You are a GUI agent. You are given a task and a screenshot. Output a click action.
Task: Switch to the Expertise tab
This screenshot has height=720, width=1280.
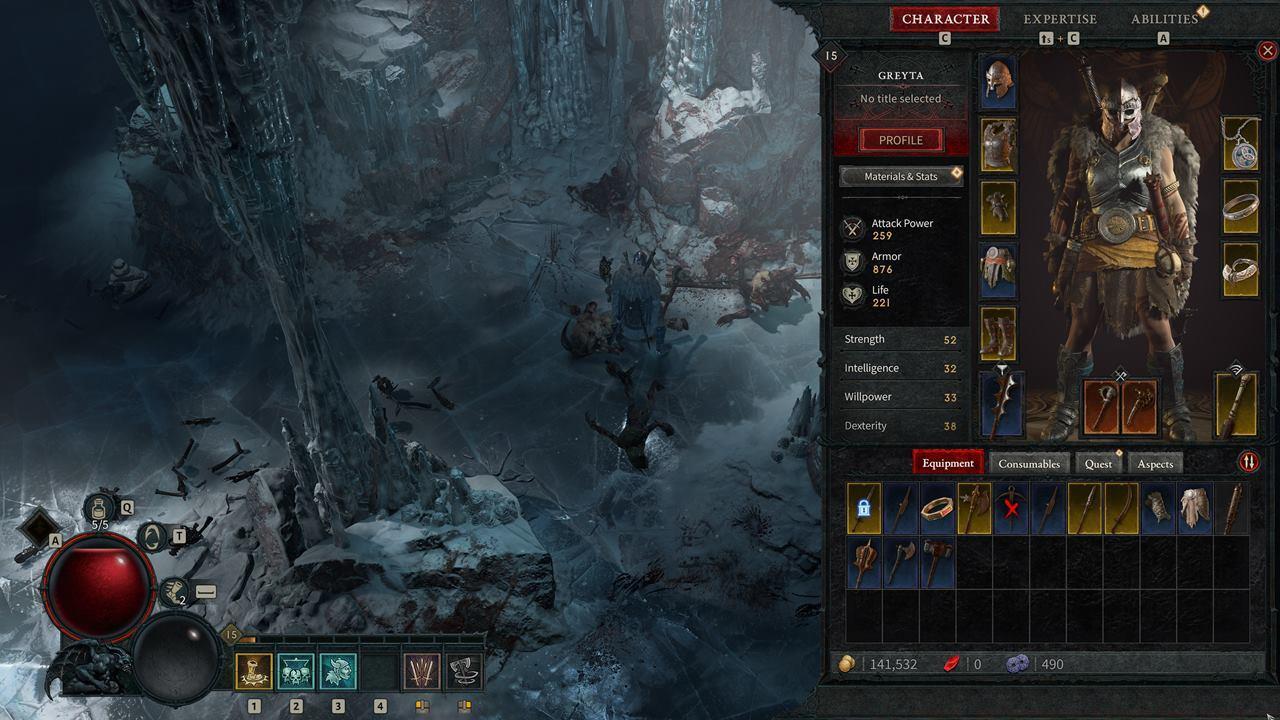coord(1060,19)
